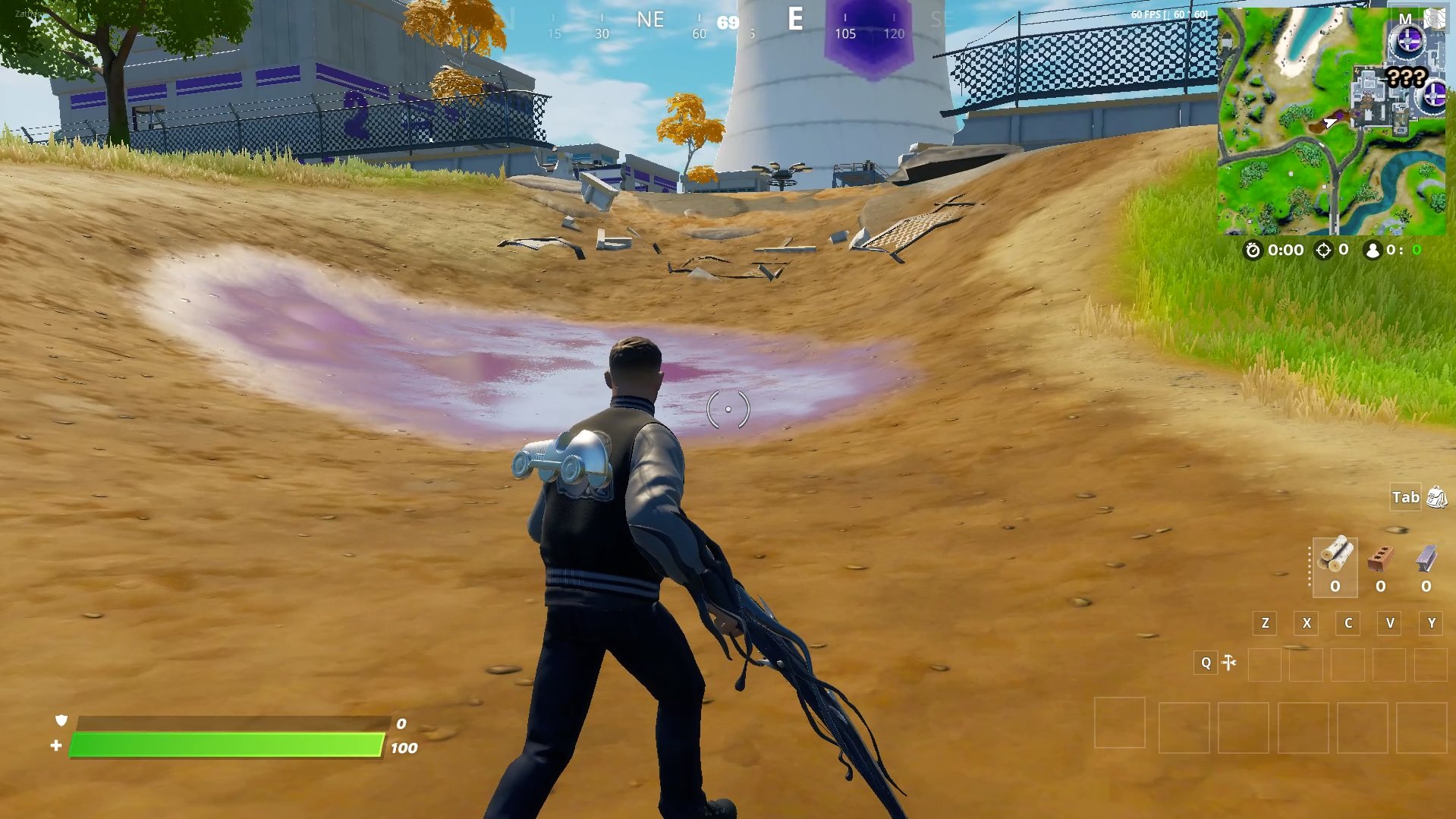Viewport: 1456px width, 819px height.
Task: Click the stopwatch match timer icon
Action: (x=1254, y=250)
